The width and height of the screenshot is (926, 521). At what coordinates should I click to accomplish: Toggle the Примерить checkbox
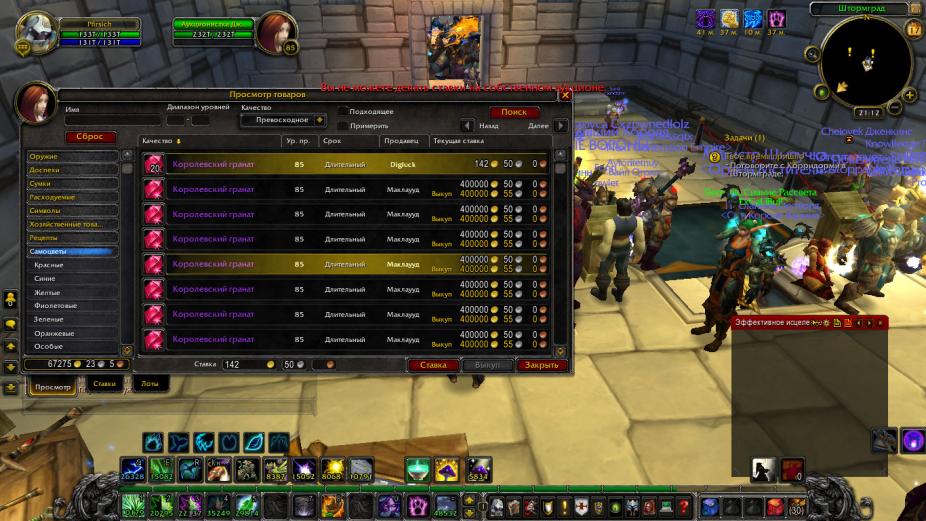(343, 126)
